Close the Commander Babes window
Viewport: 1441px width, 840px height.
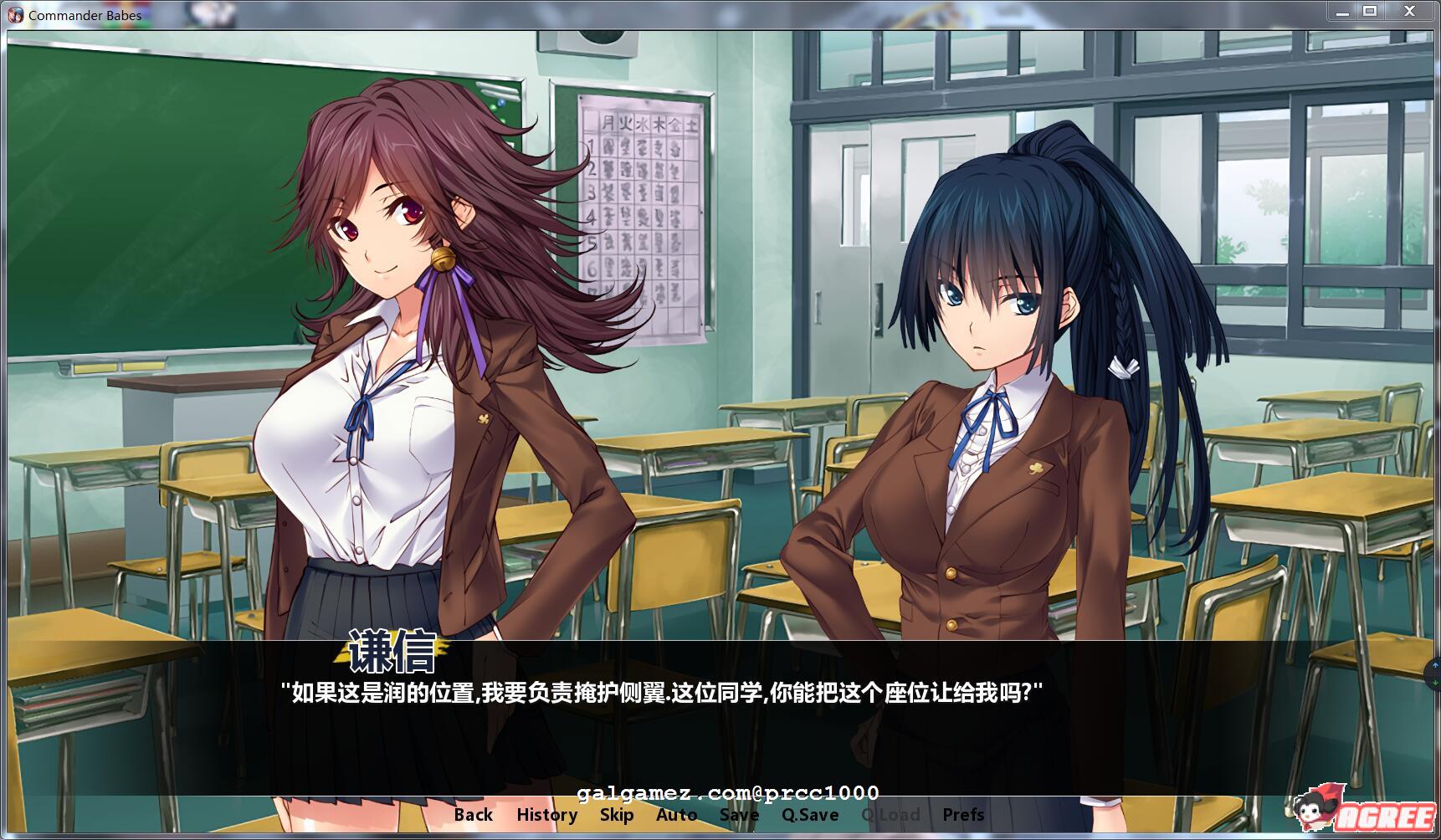[x=1409, y=12]
